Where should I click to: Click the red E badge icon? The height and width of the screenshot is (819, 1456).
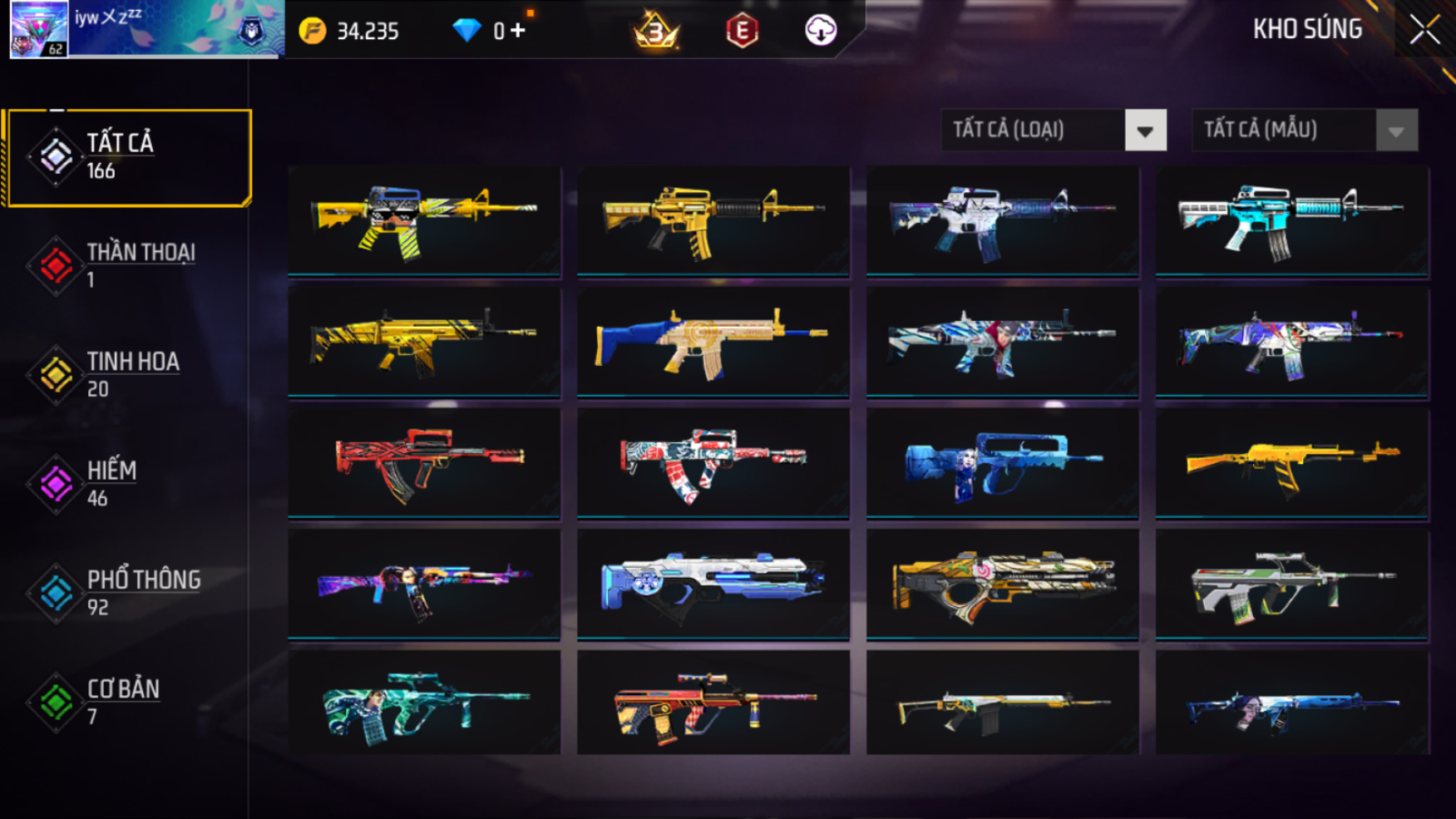[x=742, y=32]
